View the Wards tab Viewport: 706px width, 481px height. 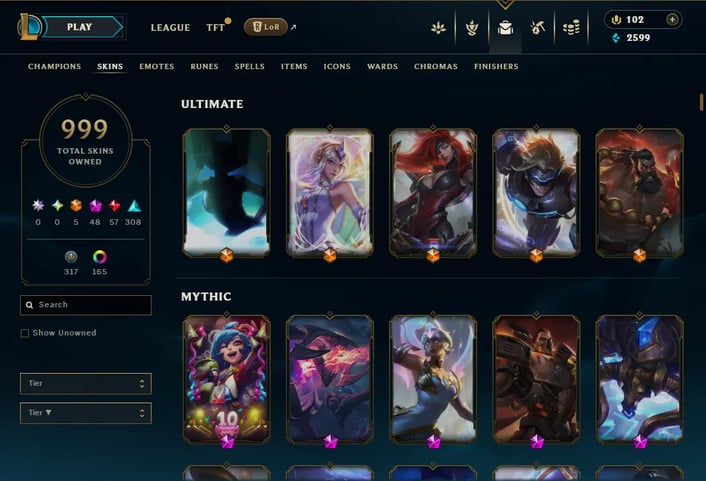click(x=382, y=67)
